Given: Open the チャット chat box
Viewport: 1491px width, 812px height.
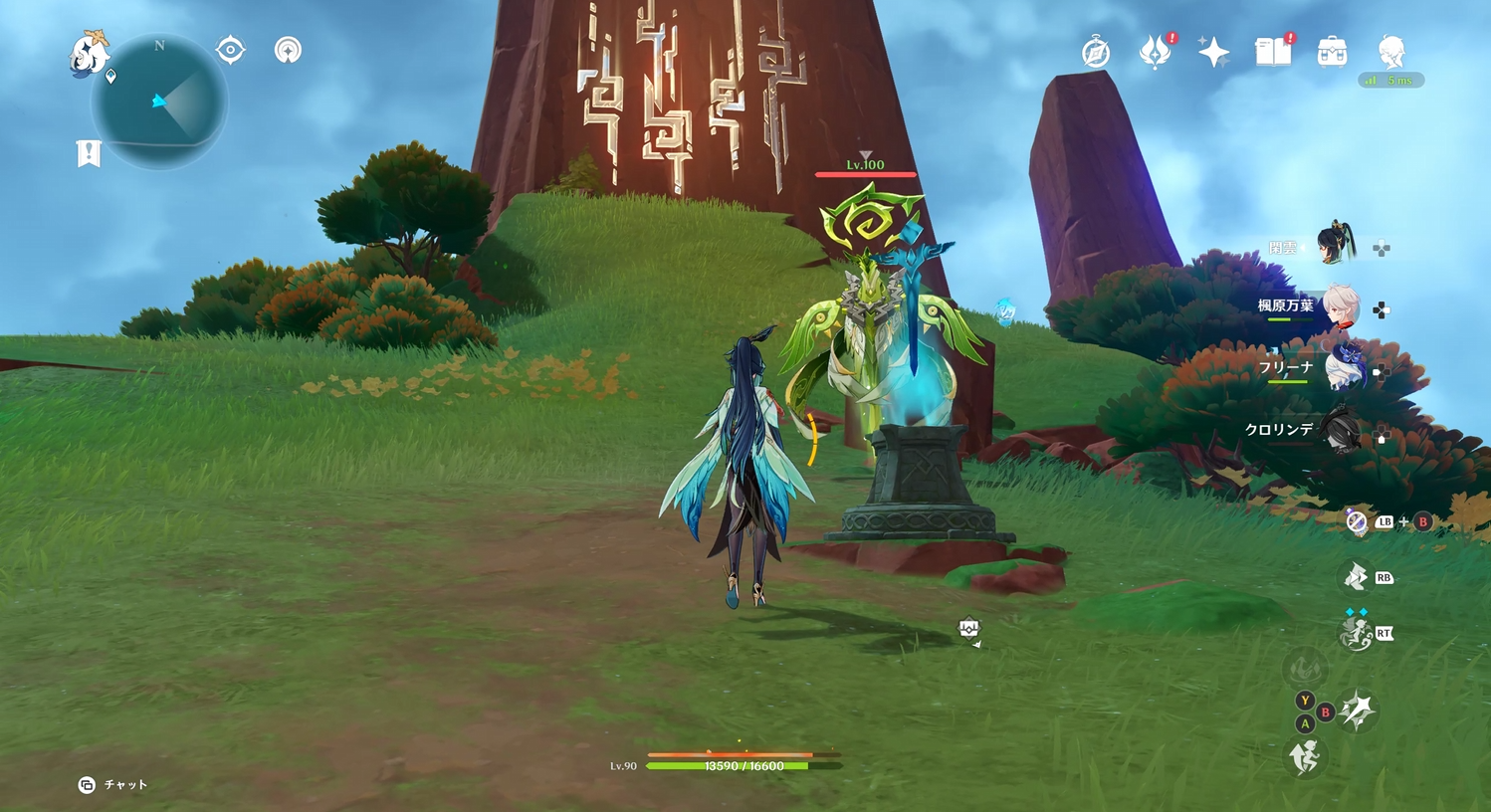Looking at the screenshot, I should click(114, 785).
